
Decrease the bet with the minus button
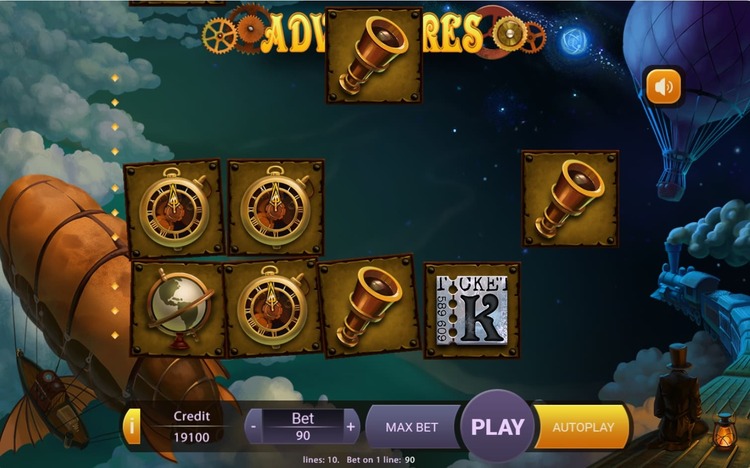tap(255, 427)
